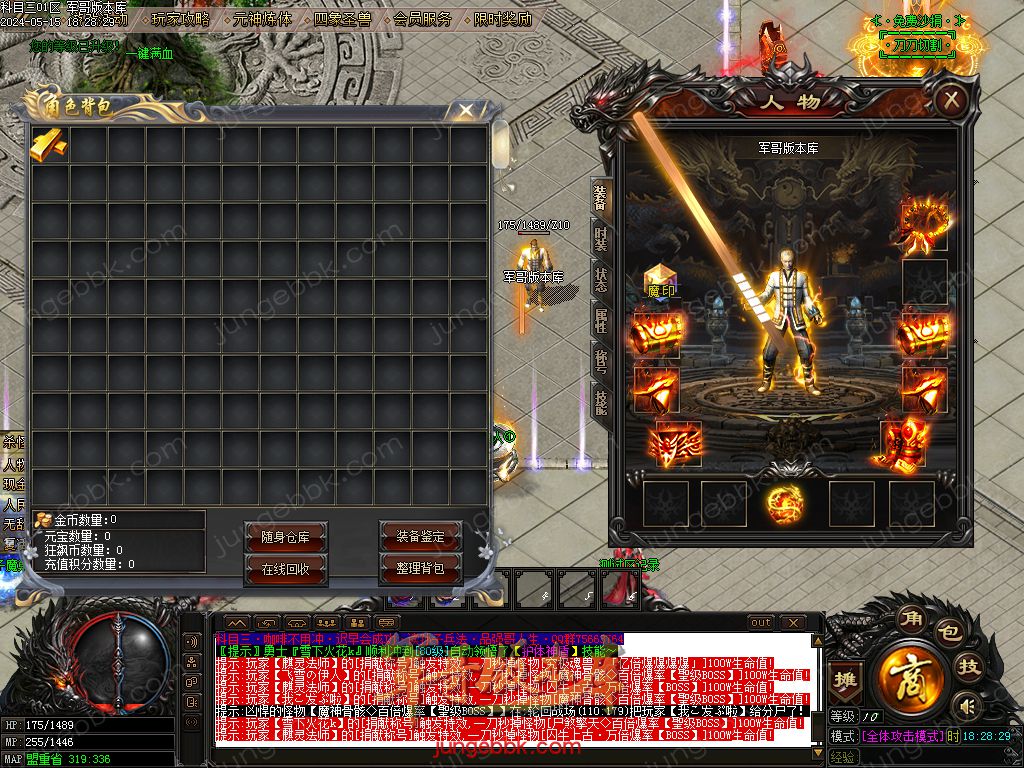The image size is (1024, 768).
Task: Open the 限时奖励 timed rewards menu
Action: coord(502,19)
